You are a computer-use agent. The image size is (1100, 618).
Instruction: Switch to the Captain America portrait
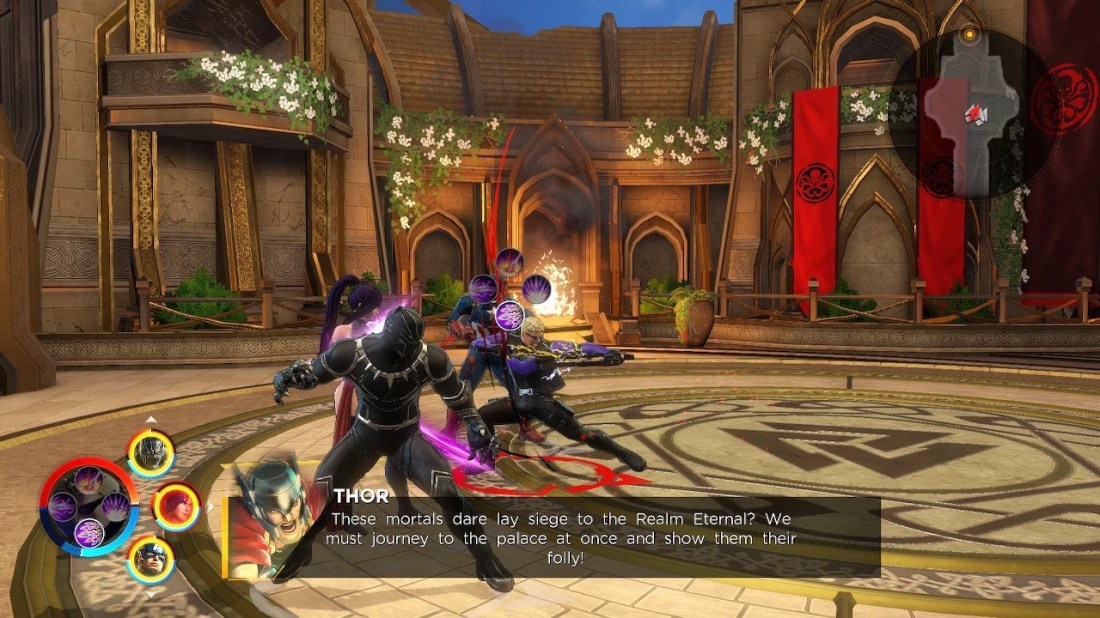coord(151,558)
